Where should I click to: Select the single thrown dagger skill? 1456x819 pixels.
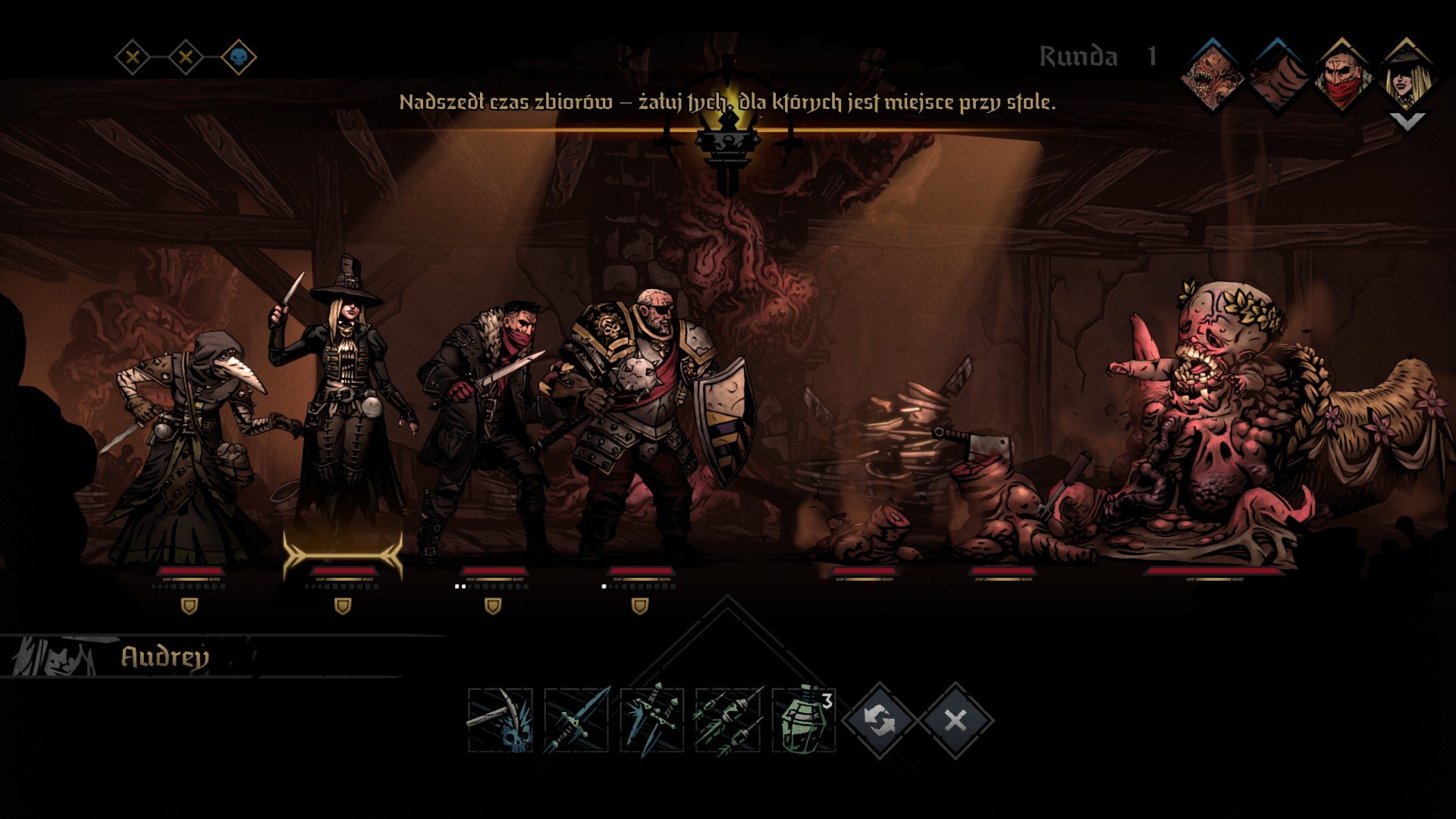576,720
